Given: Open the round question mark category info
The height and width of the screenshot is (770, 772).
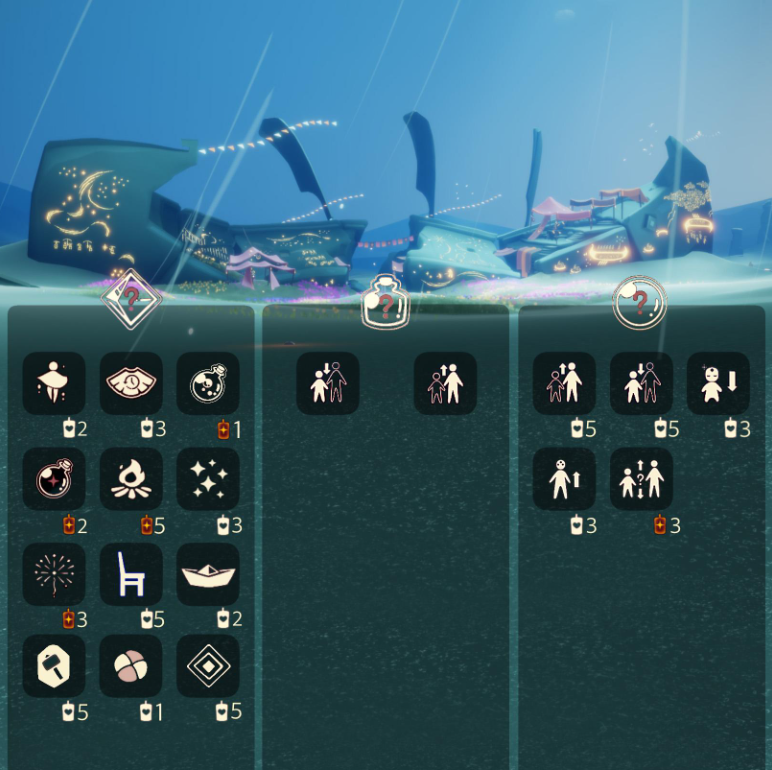Looking at the screenshot, I should pyautogui.click(x=640, y=302).
